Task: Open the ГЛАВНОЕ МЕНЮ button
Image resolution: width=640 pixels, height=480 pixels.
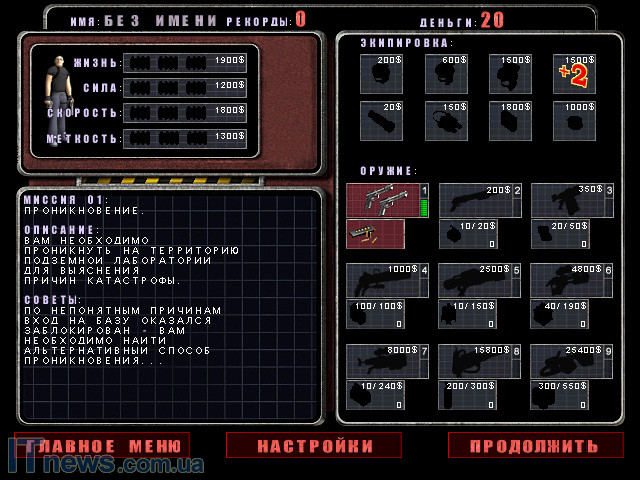Action: (102, 445)
